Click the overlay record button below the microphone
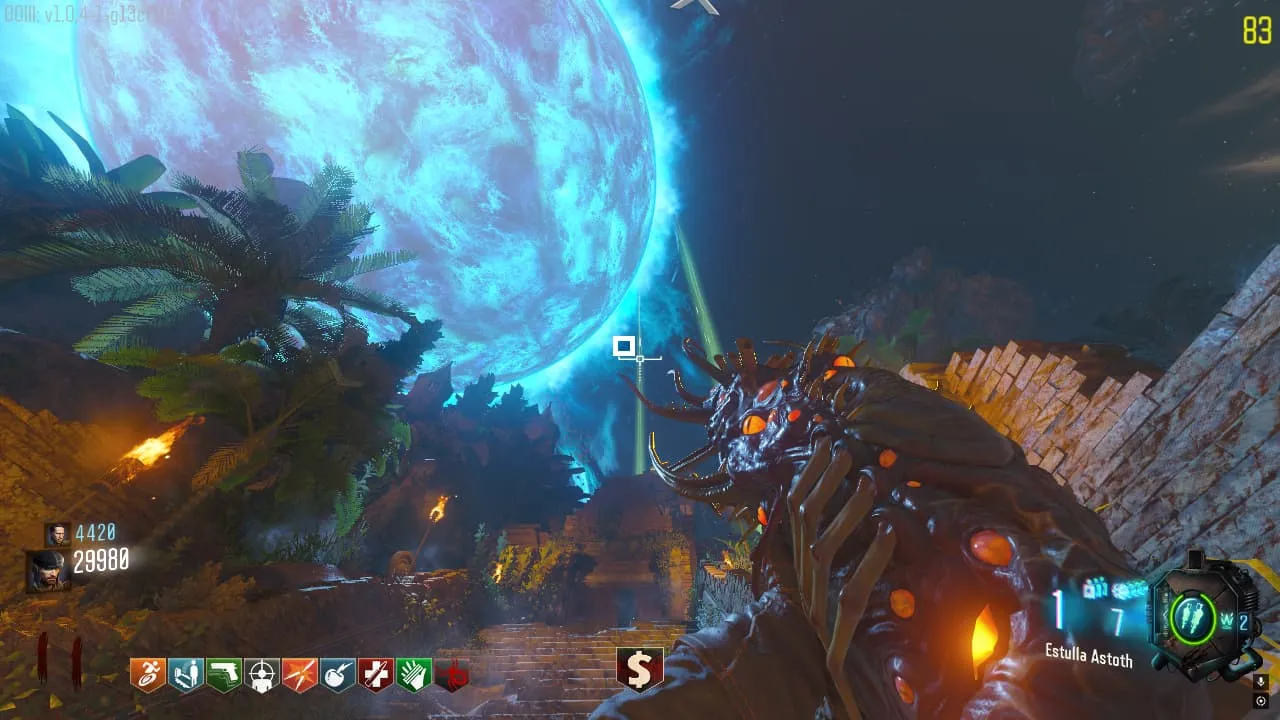 (x=1260, y=701)
